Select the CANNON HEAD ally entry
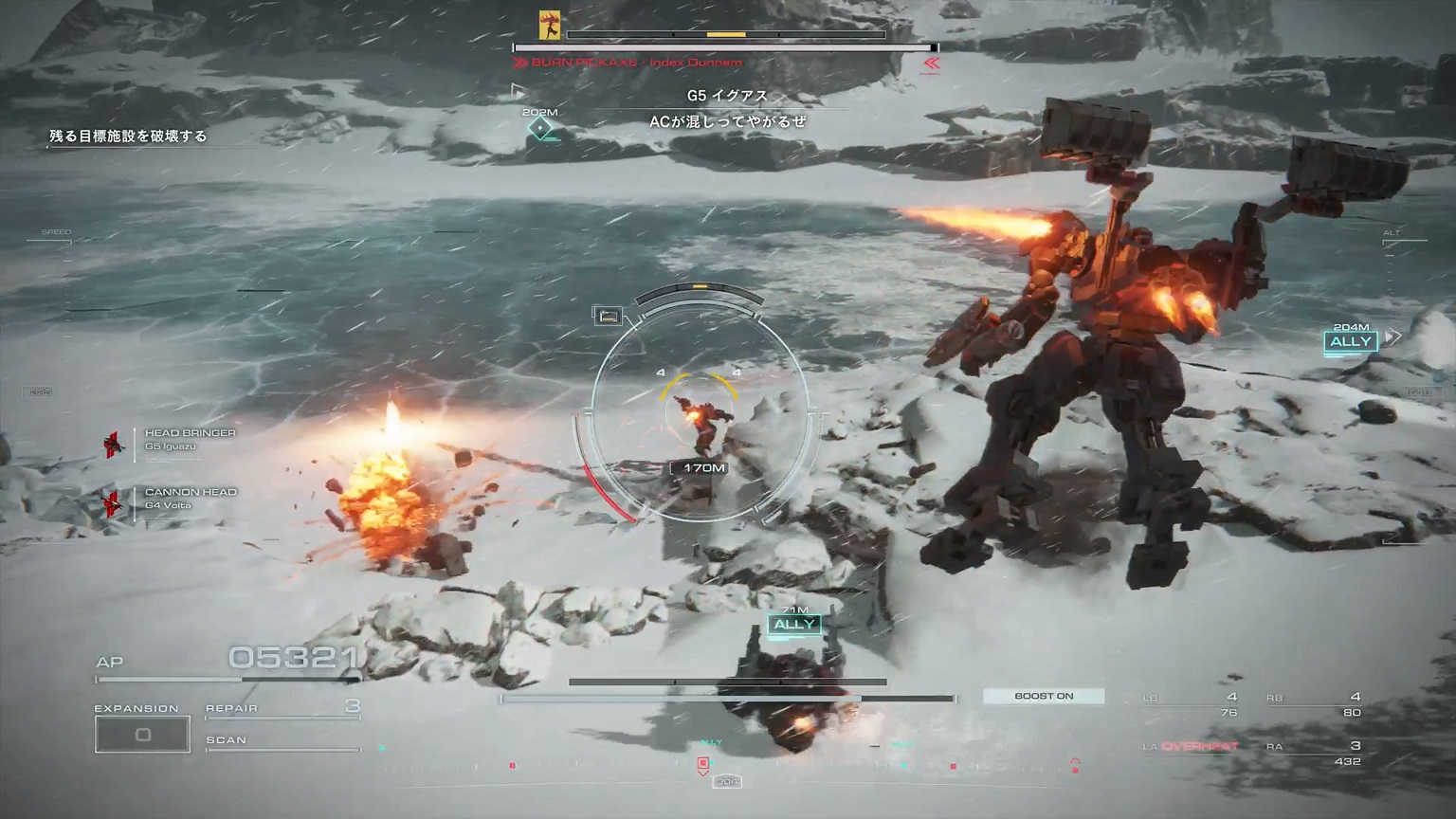This screenshot has width=1456, height=819. tap(189, 498)
